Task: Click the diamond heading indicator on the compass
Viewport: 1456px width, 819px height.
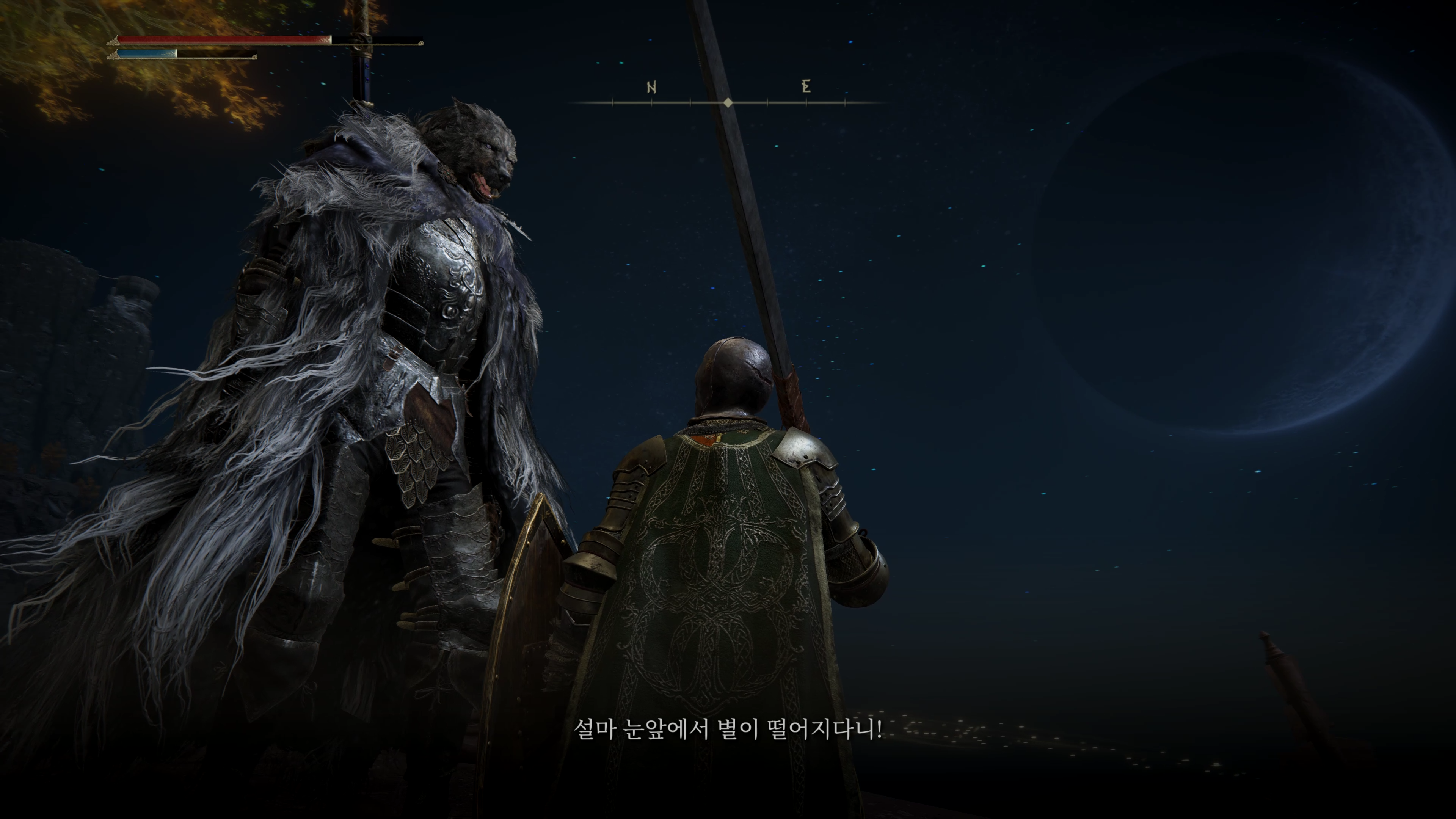Action: [728, 102]
